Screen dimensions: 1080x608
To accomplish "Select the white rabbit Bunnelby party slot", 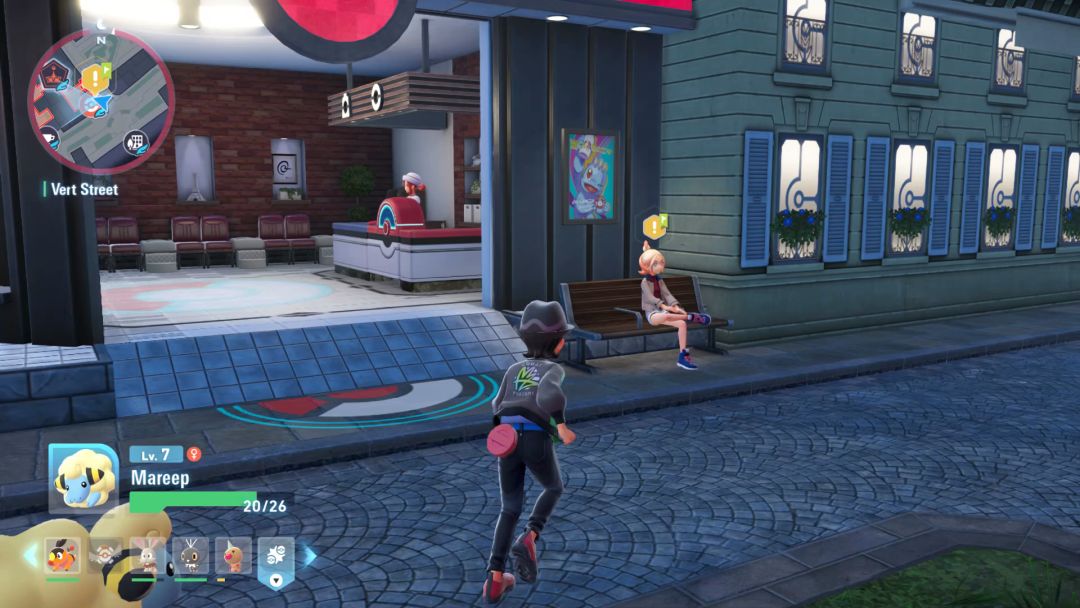I will click(147, 555).
